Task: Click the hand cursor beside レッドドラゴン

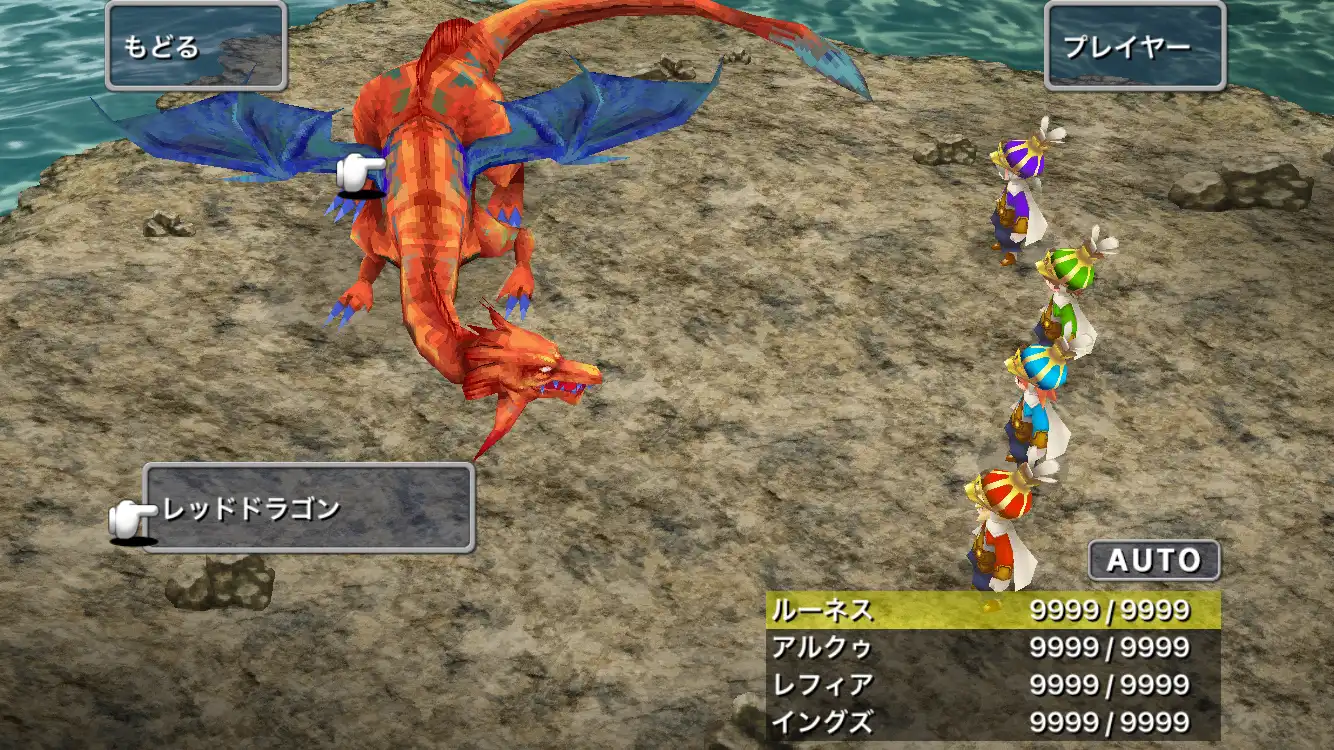Action: coord(128,512)
